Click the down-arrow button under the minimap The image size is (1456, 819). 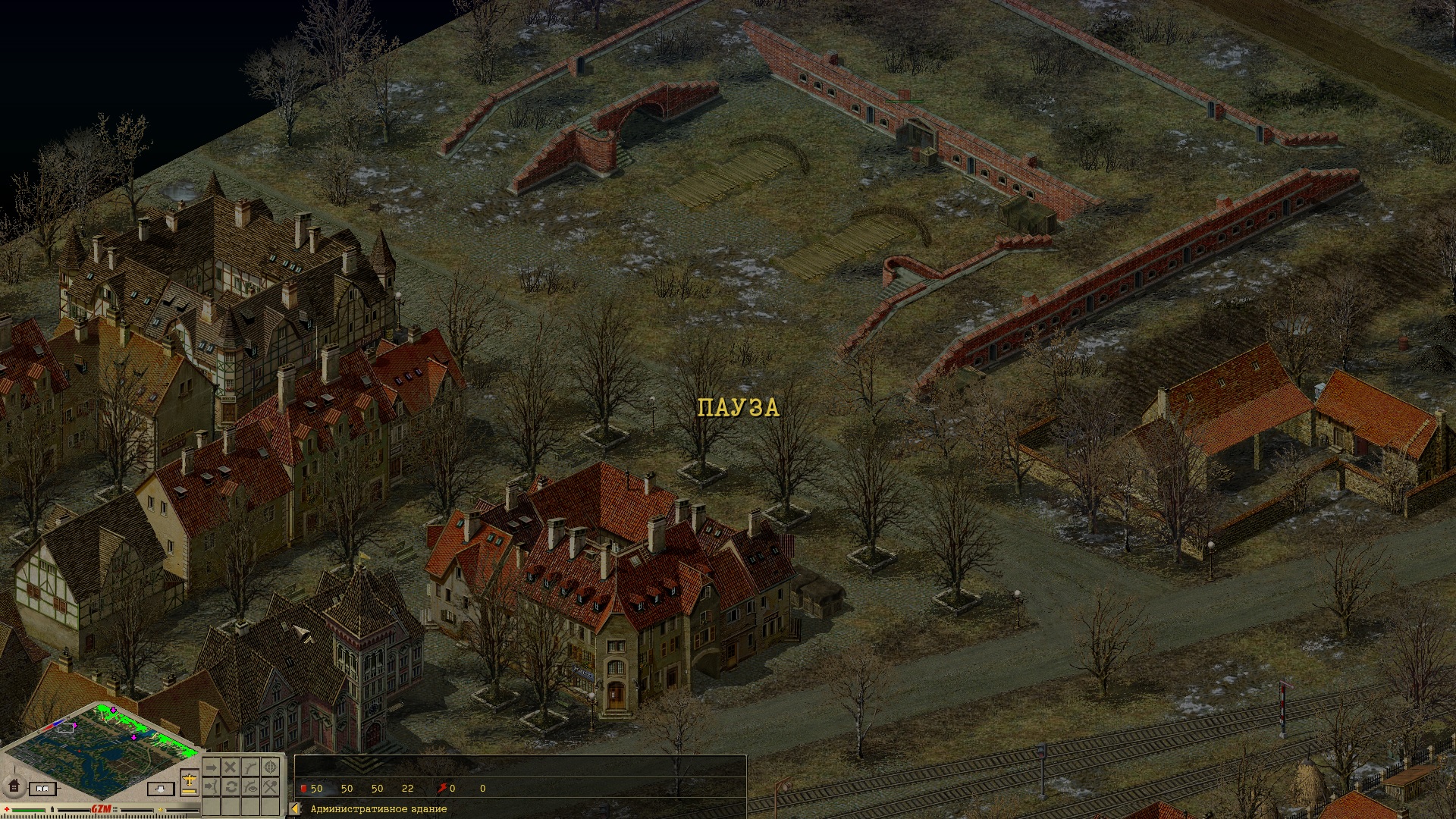[159, 789]
